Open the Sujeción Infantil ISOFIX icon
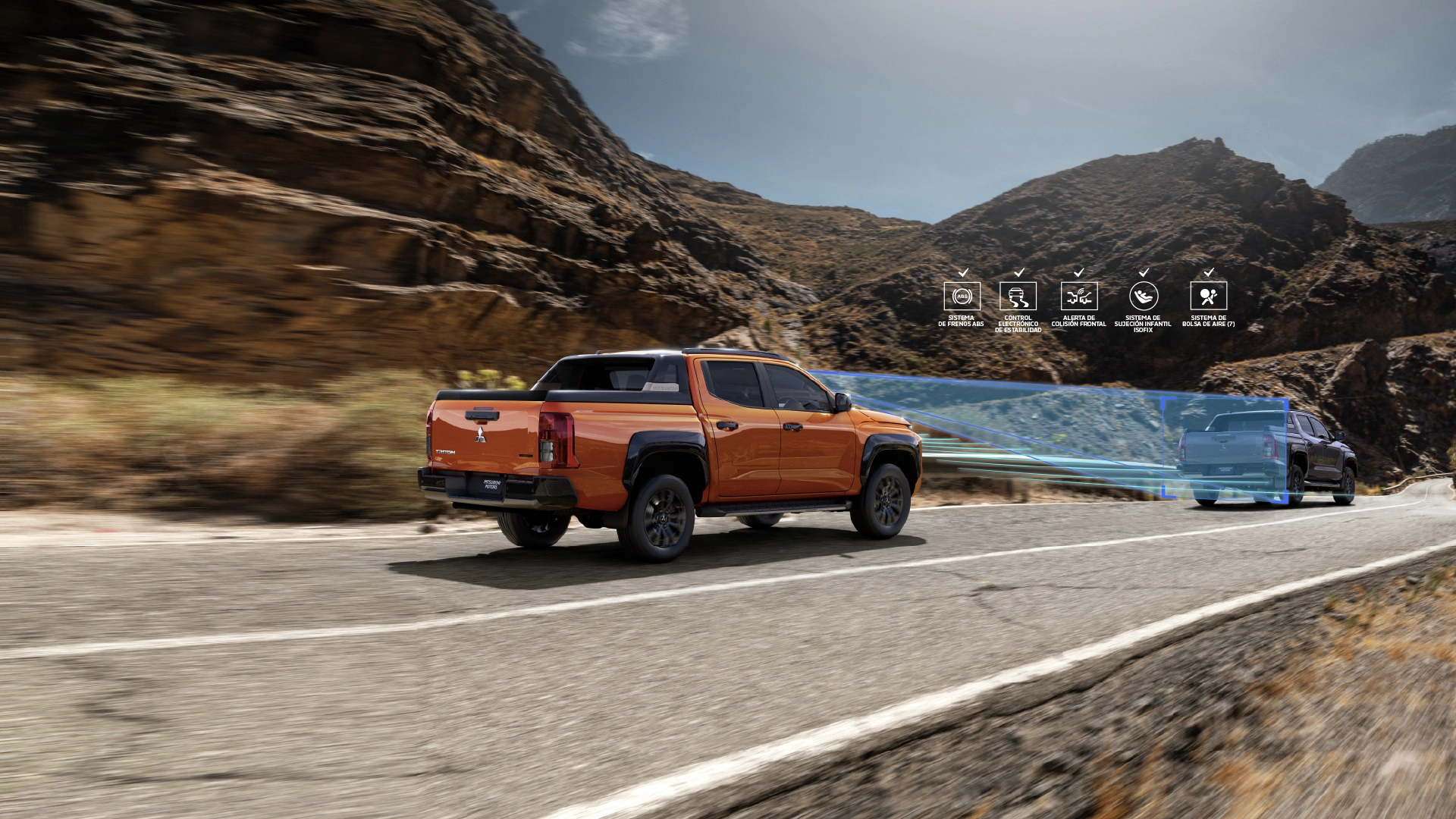Viewport: 1456px width, 819px height. tap(1143, 296)
